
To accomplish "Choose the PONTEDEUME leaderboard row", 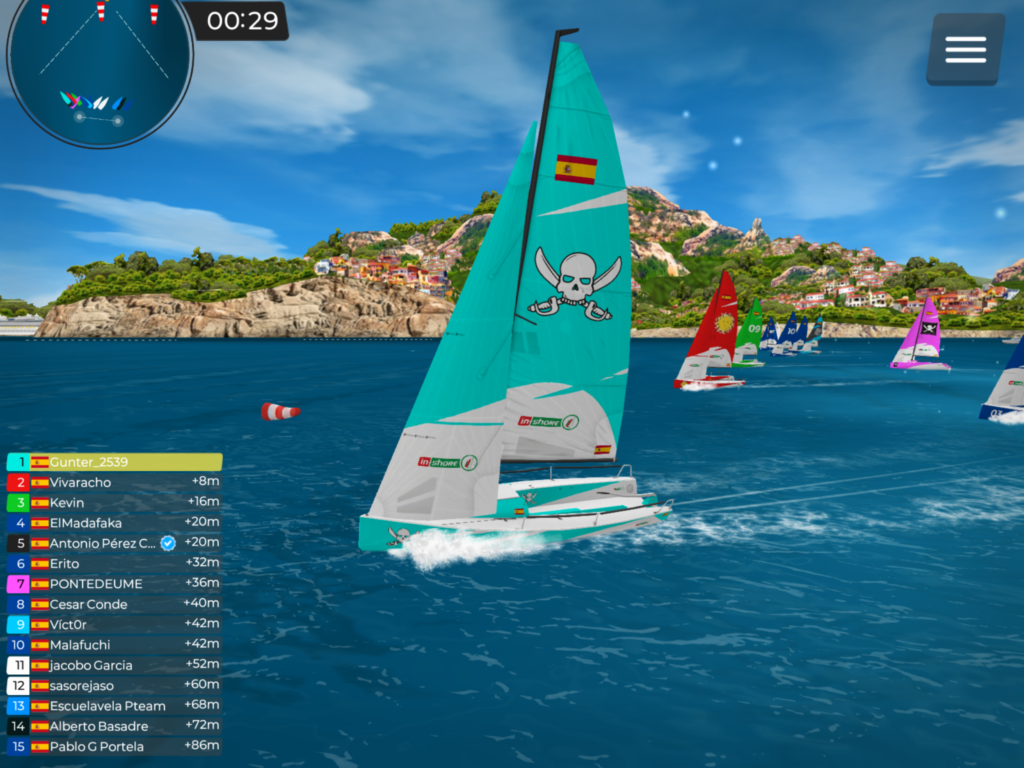I will [114, 584].
